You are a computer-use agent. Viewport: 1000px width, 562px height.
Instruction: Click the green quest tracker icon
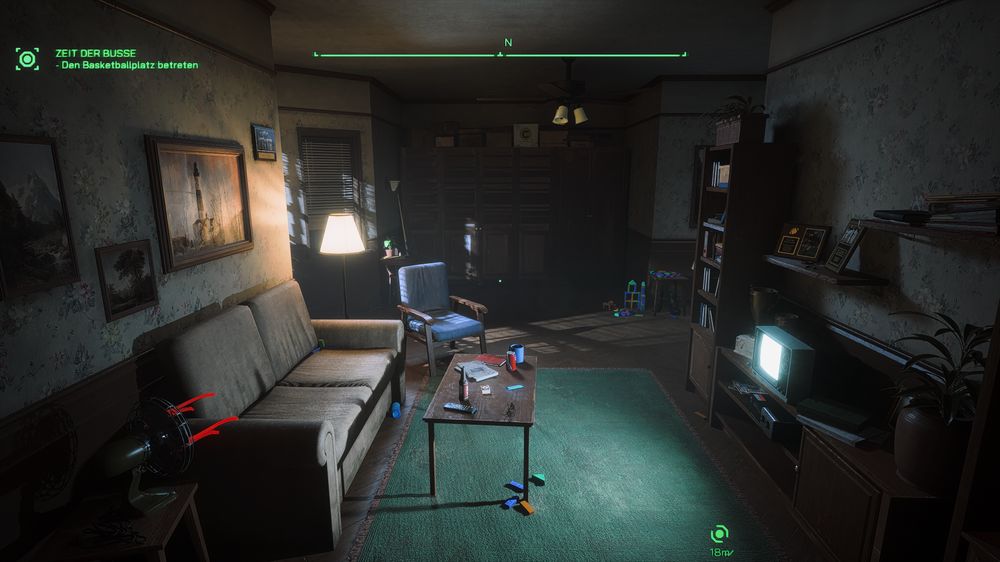[x=27, y=58]
